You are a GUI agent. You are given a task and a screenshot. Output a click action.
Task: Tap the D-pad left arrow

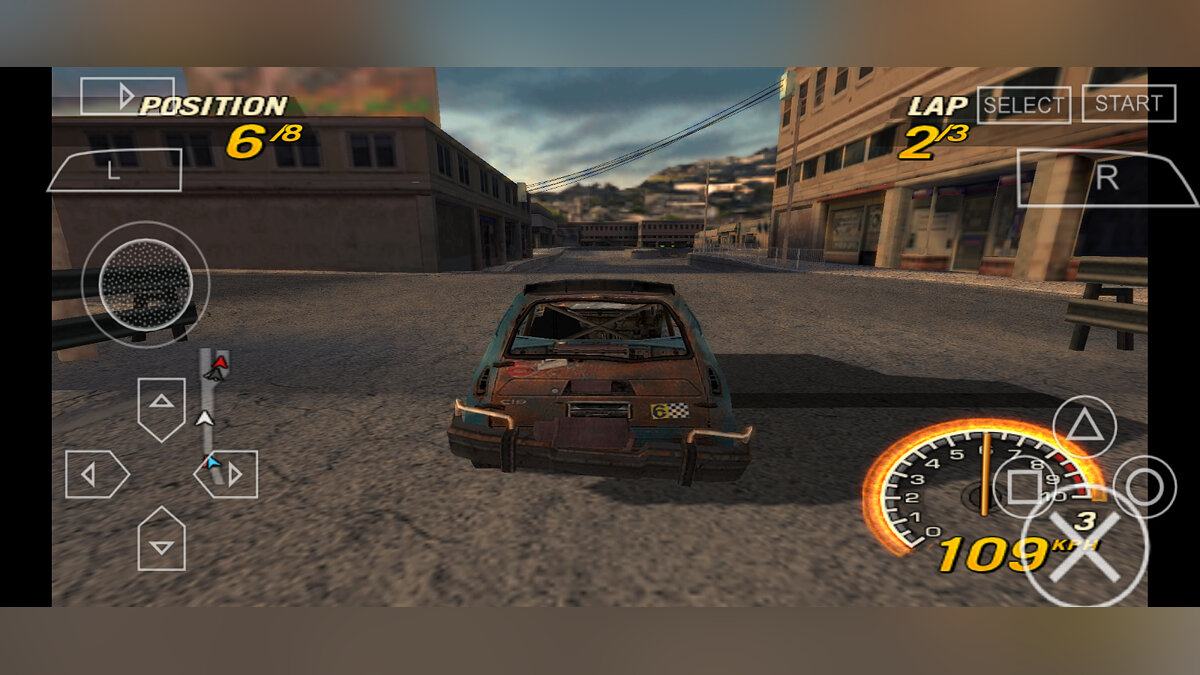click(x=95, y=474)
